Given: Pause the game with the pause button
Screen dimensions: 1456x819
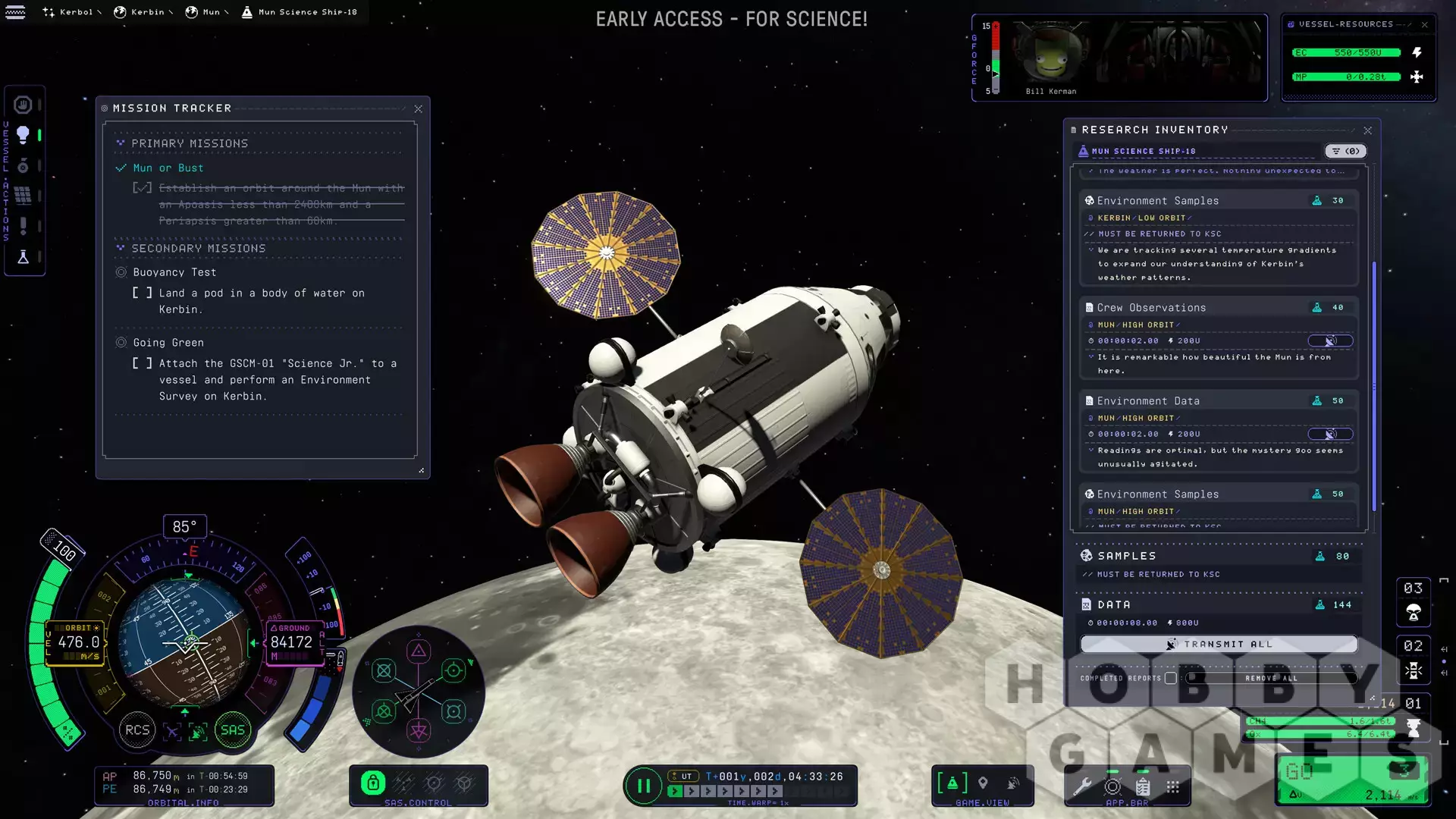Looking at the screenshot, I should pos(643,786).
